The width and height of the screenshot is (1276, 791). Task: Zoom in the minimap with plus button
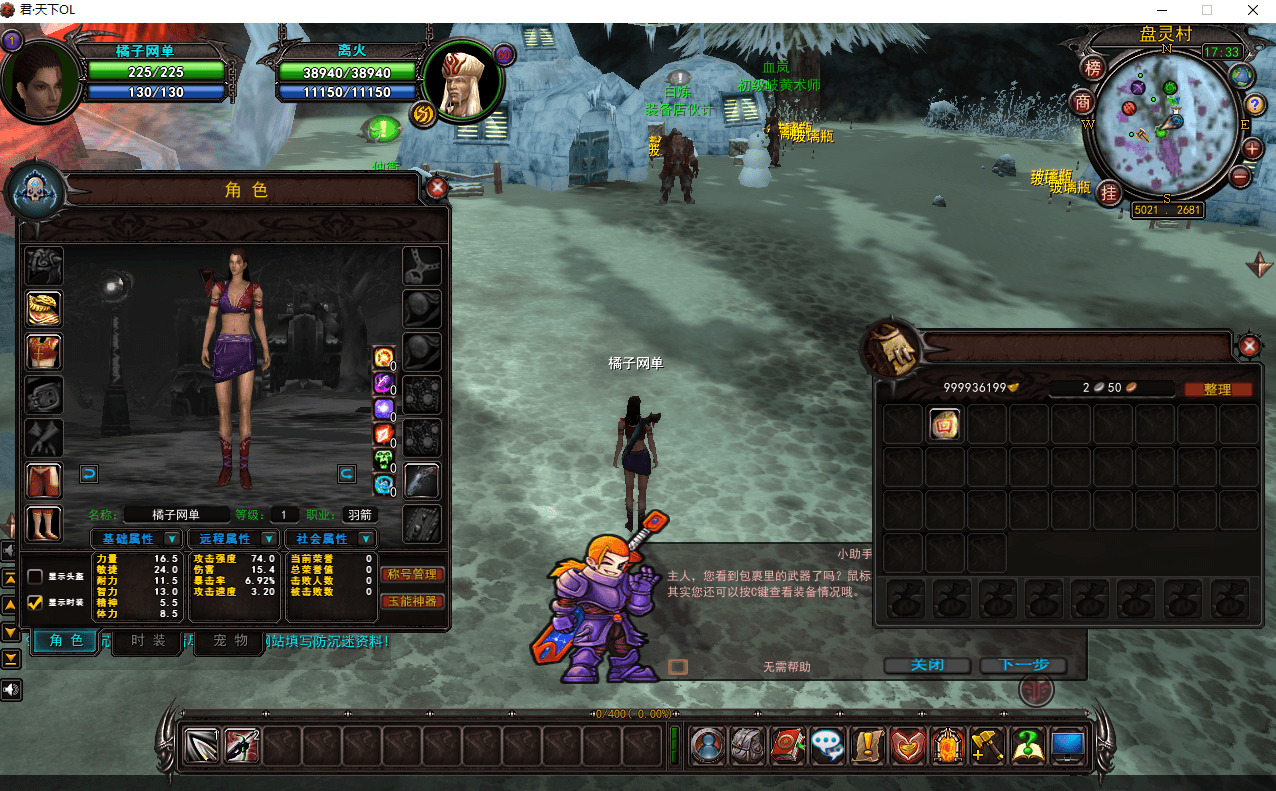pos(1253,149)
